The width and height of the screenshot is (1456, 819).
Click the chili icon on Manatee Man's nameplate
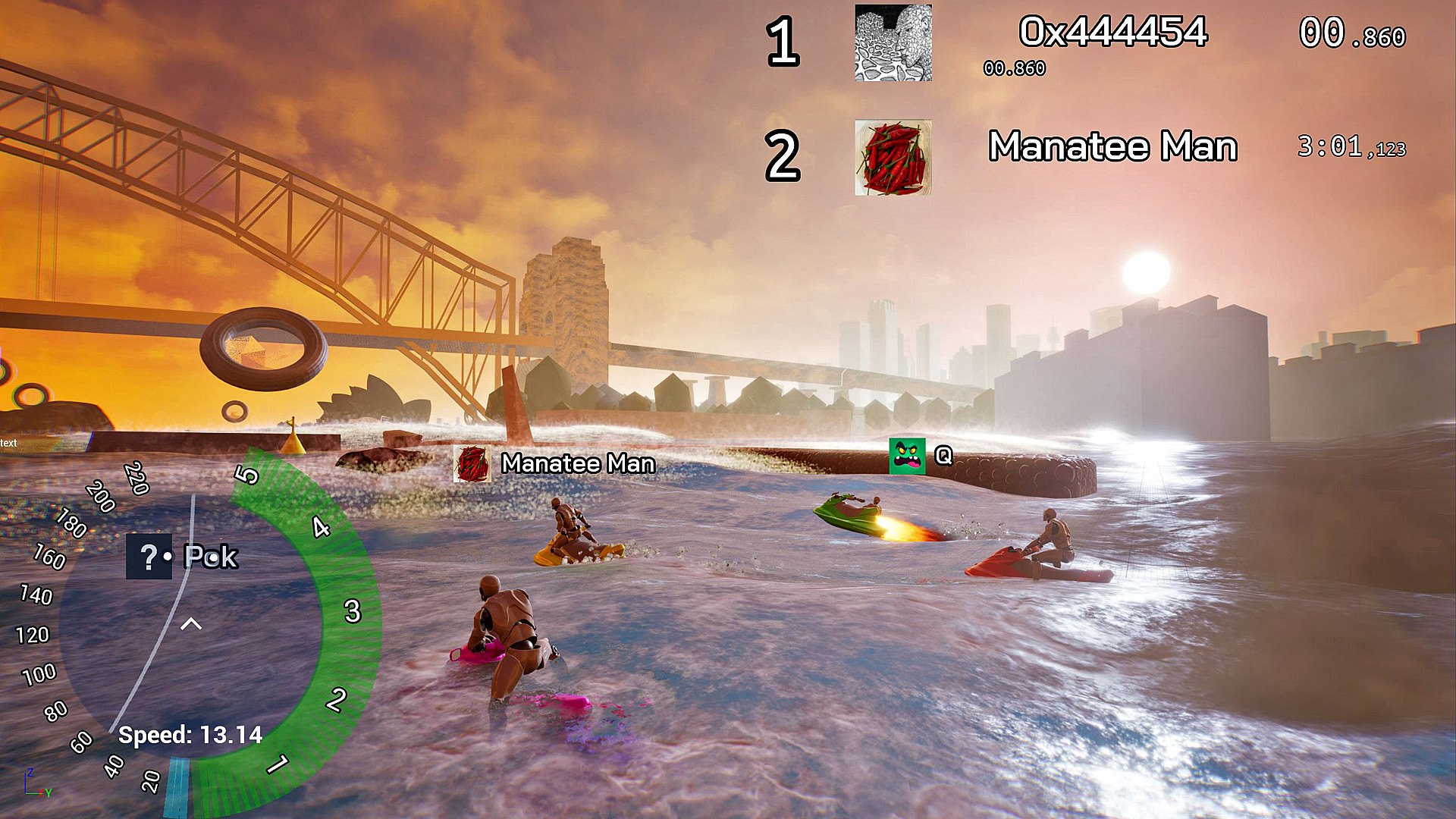click(x=474, y=463)
